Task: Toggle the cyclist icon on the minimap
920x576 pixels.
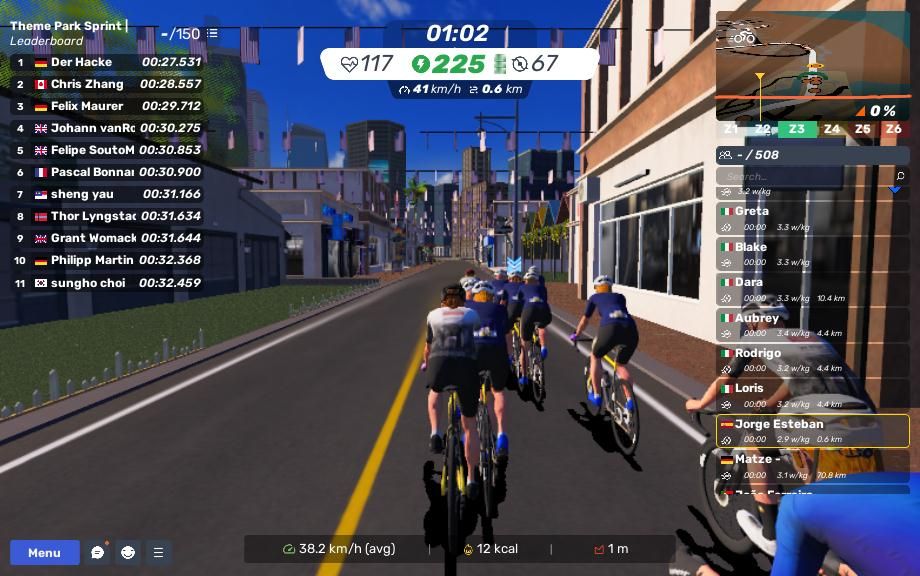Action: pos(743,38)
